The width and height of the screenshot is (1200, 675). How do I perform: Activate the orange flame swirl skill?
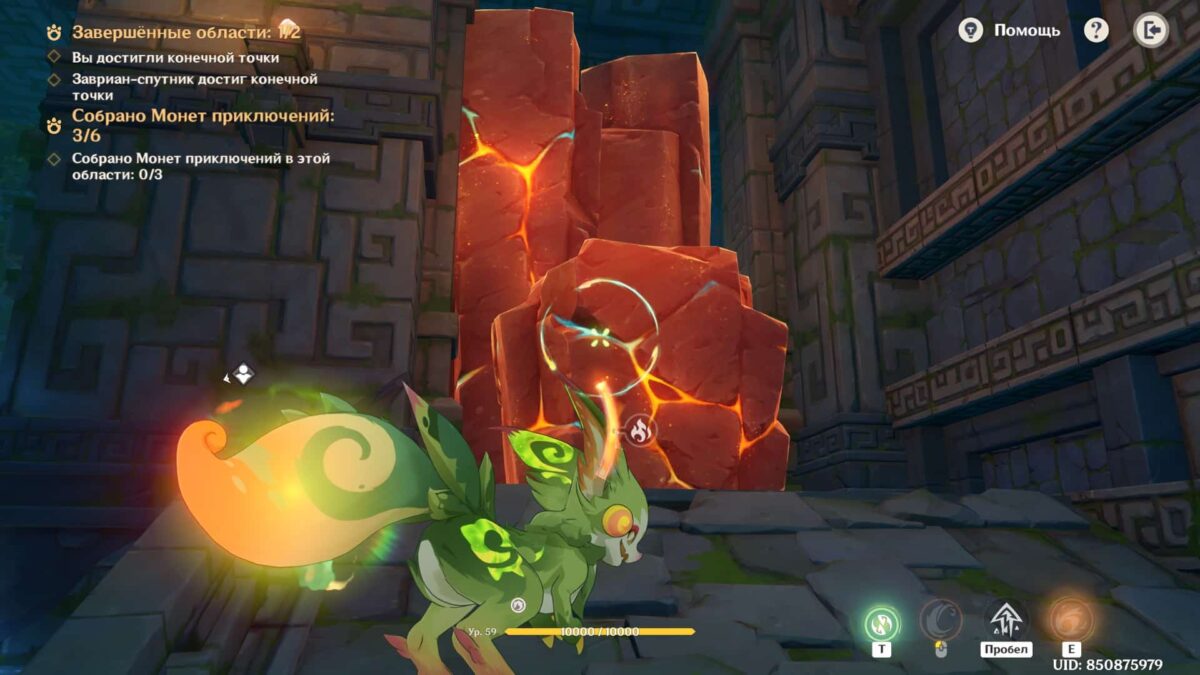1071,620
